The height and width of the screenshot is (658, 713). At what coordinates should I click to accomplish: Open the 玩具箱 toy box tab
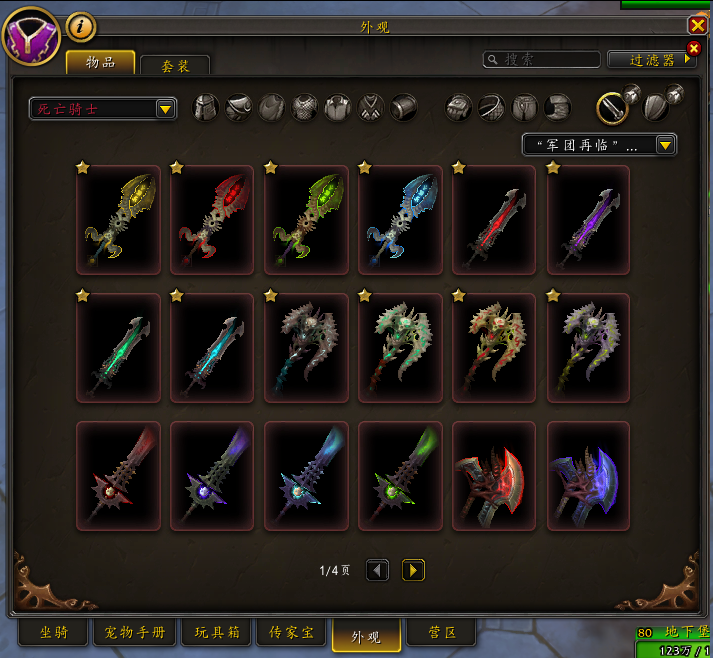[216, 633]
